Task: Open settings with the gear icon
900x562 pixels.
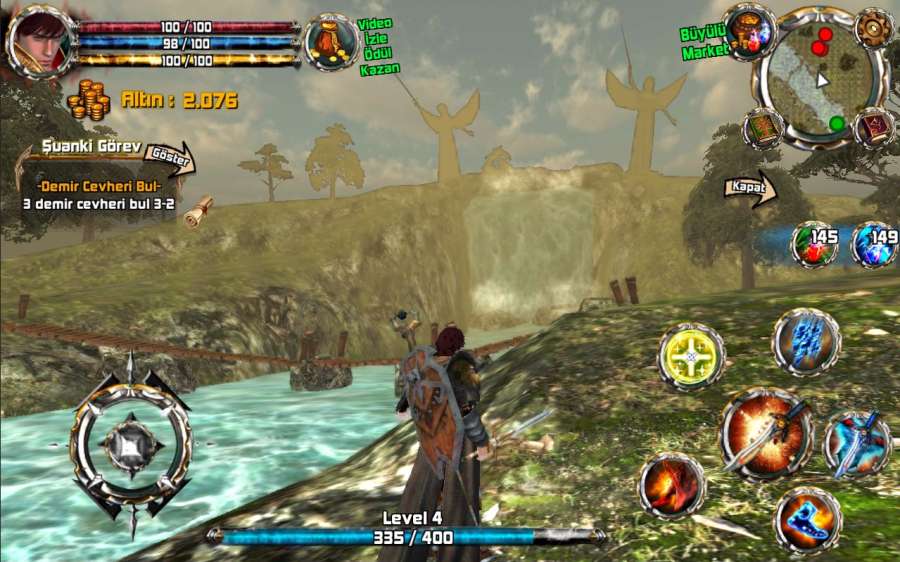Action: (x=875, y=27)
